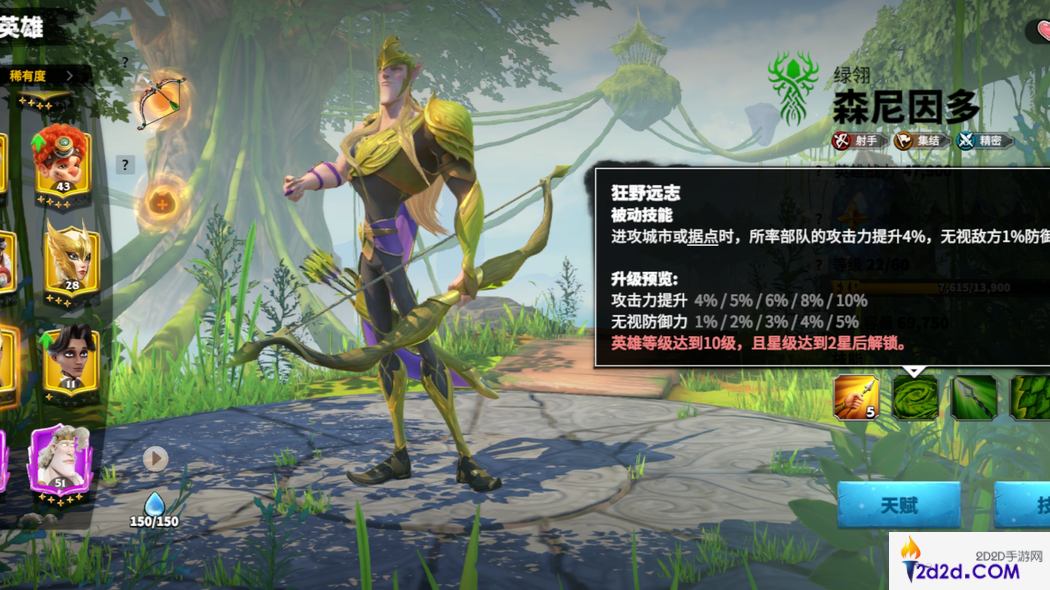Select the green swirl skill icon
This screenshot has width=1050, height=590.
coord(915,396)
